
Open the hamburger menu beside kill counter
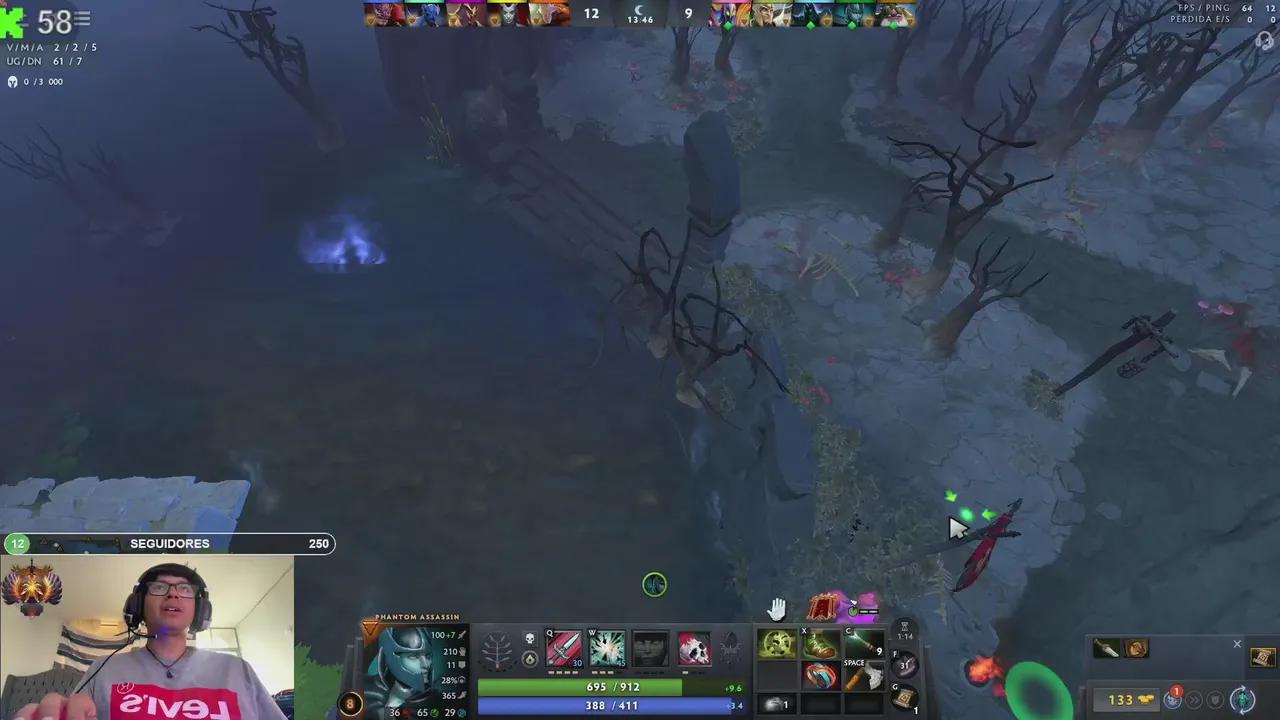coord(82,18)
